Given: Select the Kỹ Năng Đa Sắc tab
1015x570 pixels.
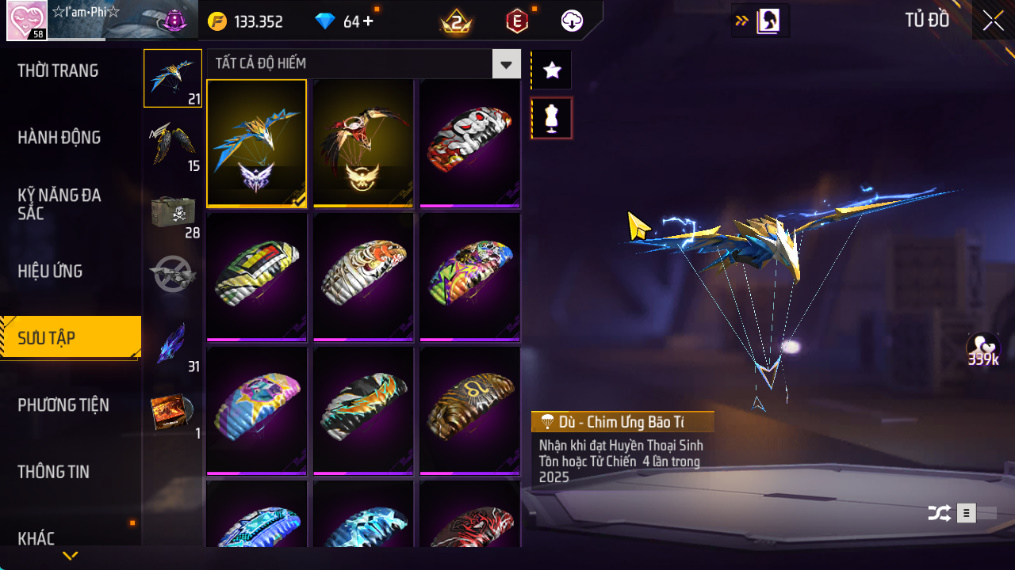Looking at the screenshot, I should coord(59,204).
